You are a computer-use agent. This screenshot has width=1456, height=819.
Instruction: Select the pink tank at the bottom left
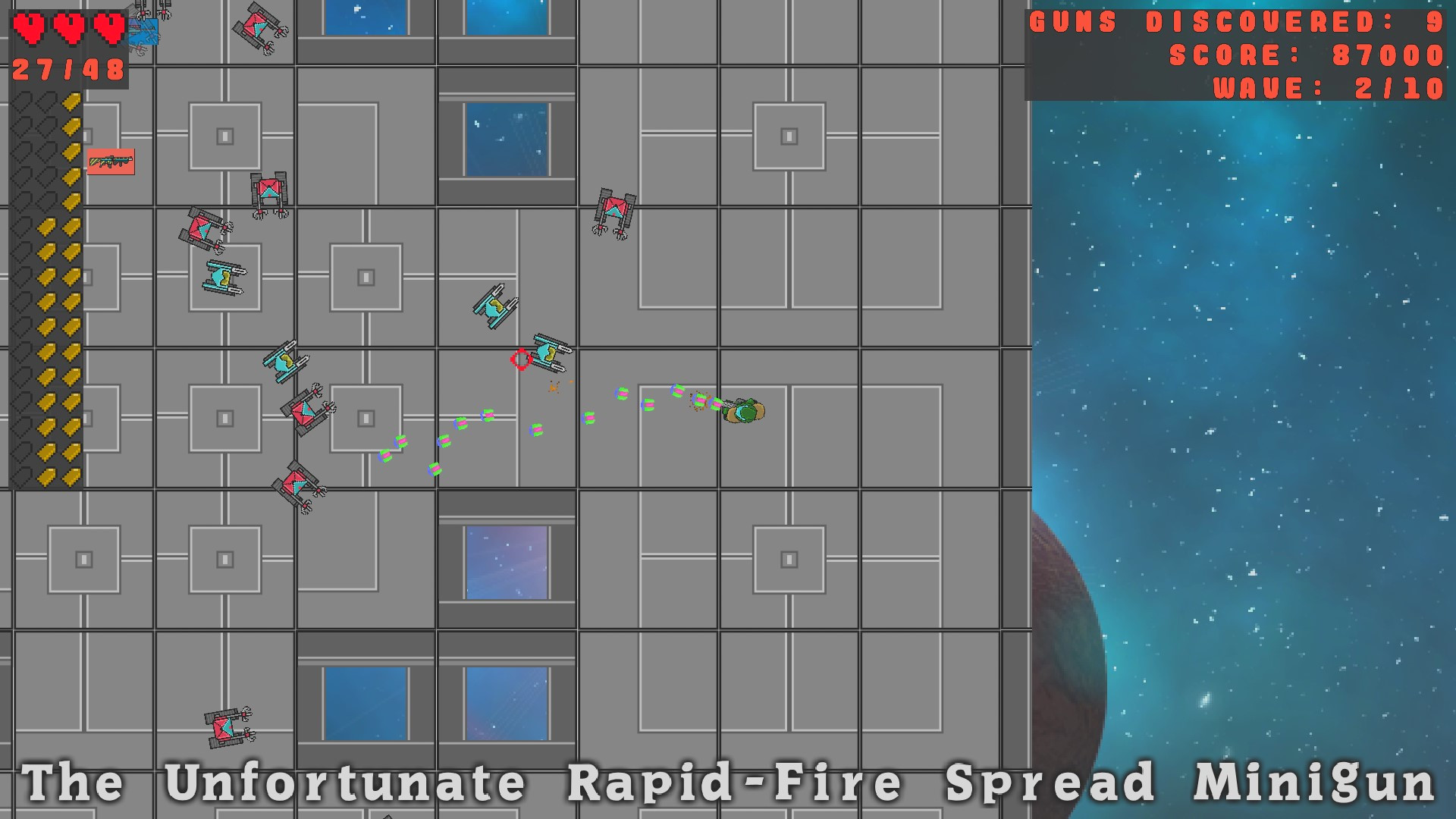click(x=224, y=730)
